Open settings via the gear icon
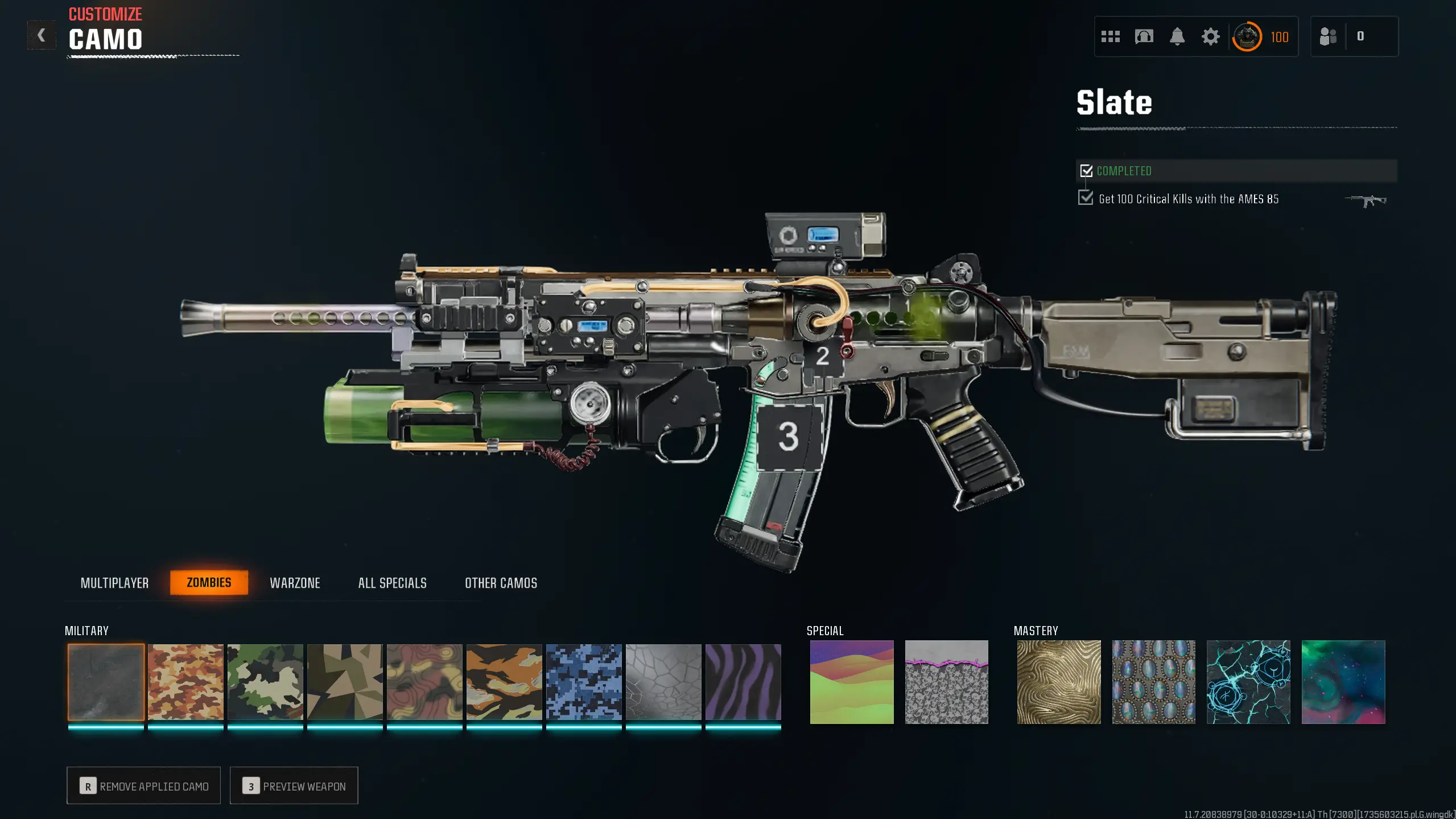 coord(1210,37)
